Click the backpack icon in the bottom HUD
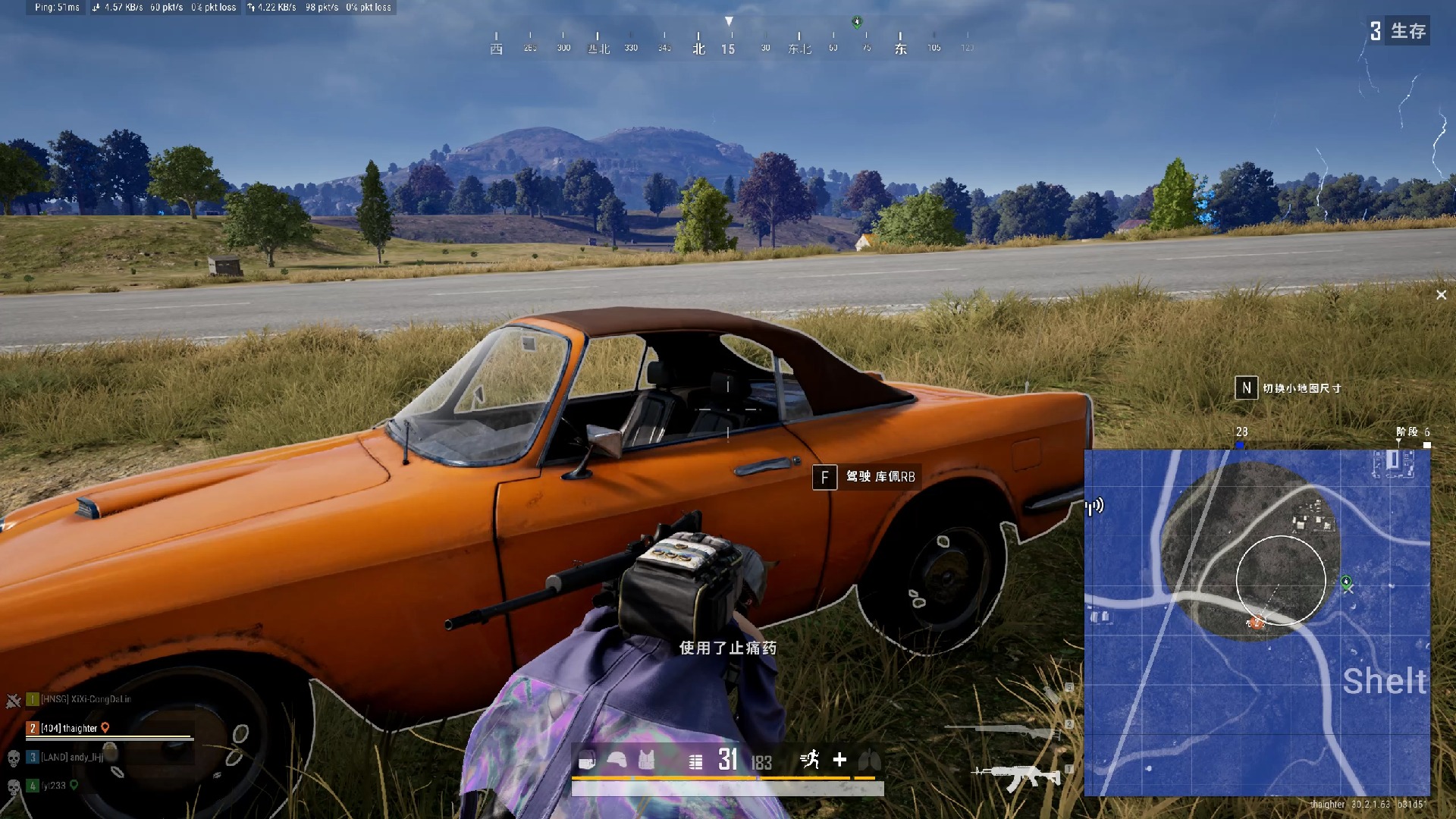The image size is (1456, 819). pos(587,760)
